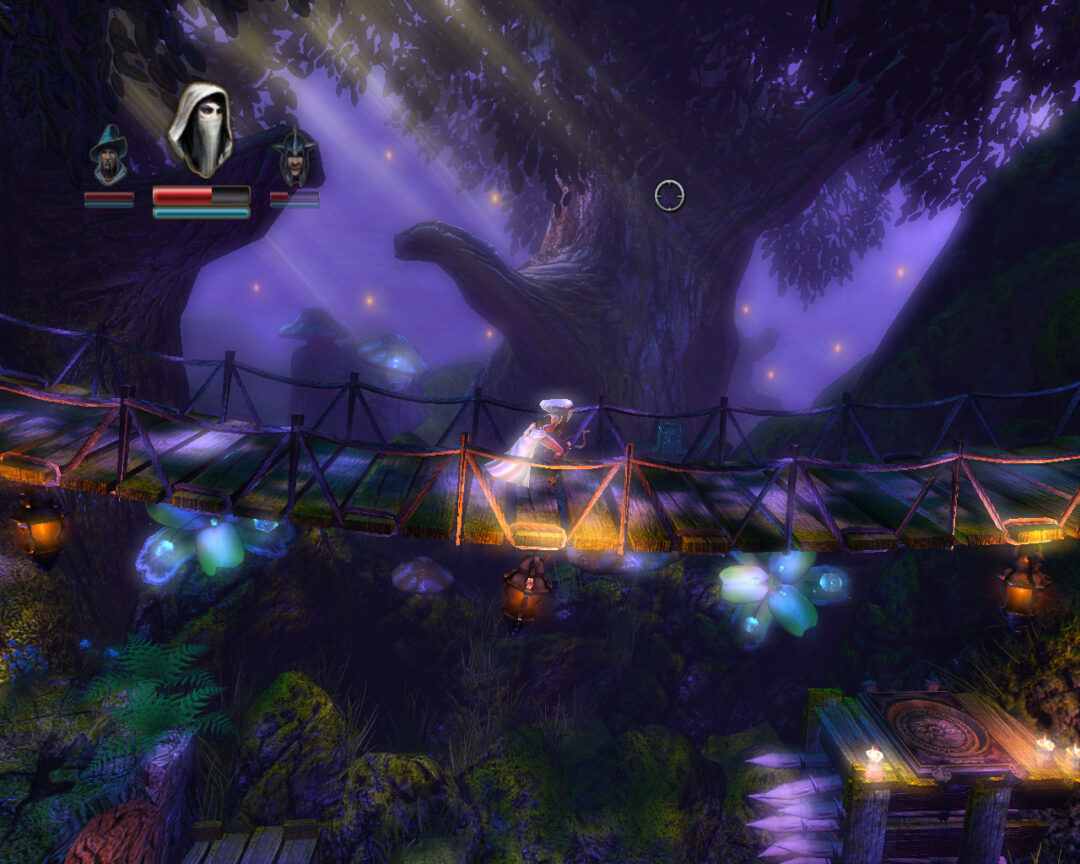Click the hooded thief character portrait
This screenshot has height=864, width=1080.
click(200, 130)
